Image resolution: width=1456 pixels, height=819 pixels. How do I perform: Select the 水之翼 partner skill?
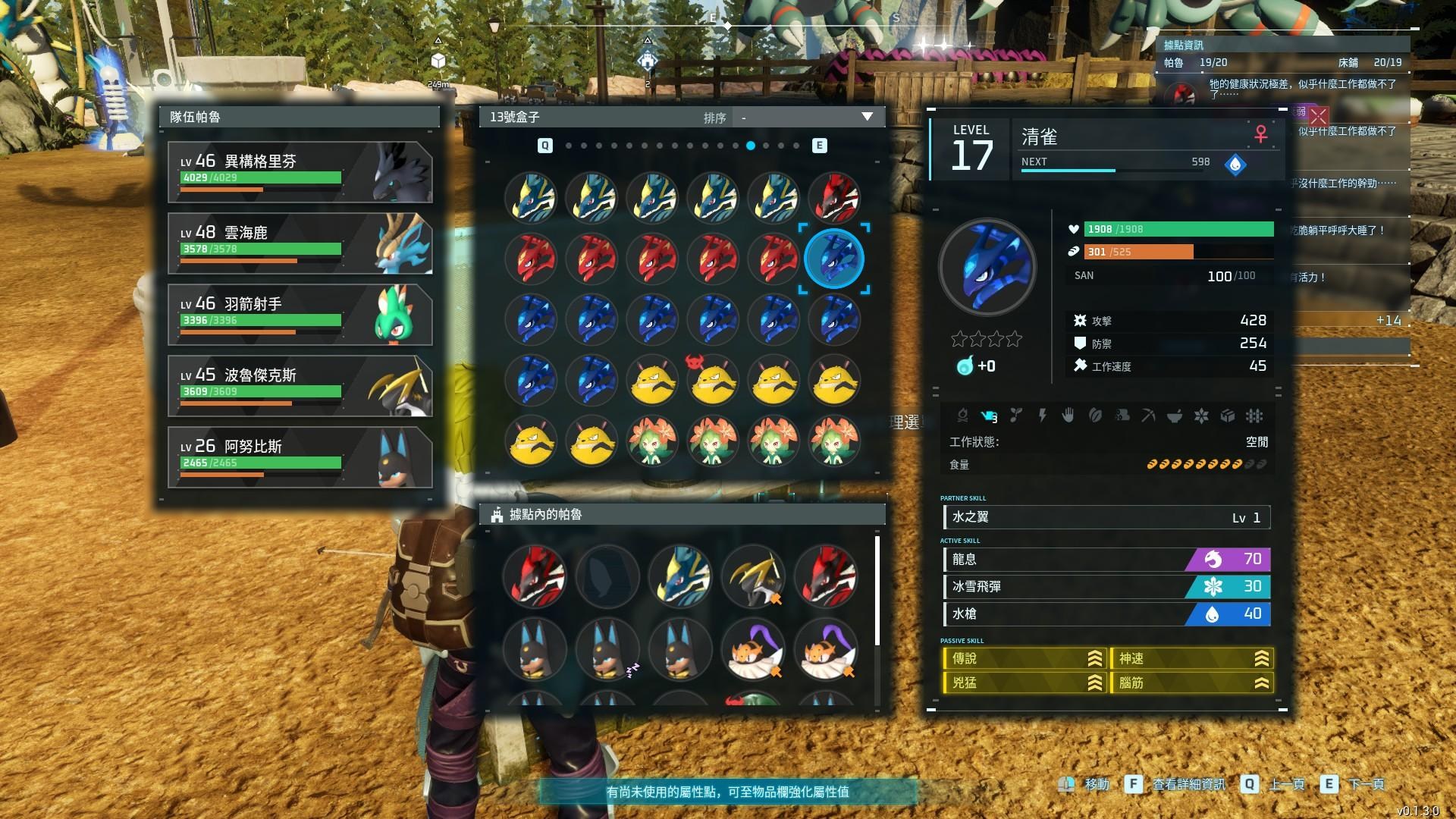[x=1106, y=517]
